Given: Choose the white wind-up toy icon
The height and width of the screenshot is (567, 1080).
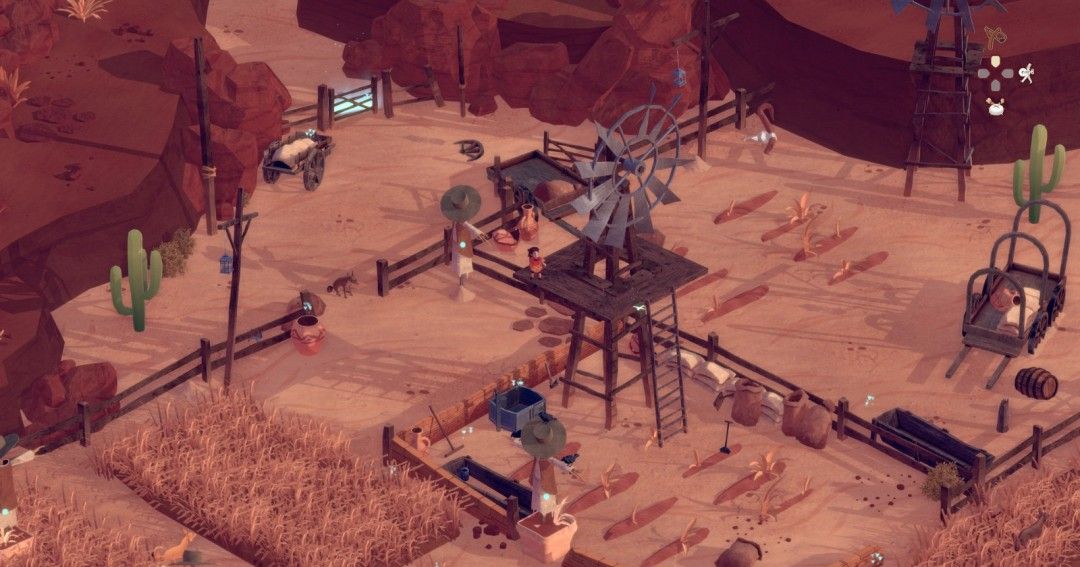Looking at the screenshot, I should point(1025,73).
